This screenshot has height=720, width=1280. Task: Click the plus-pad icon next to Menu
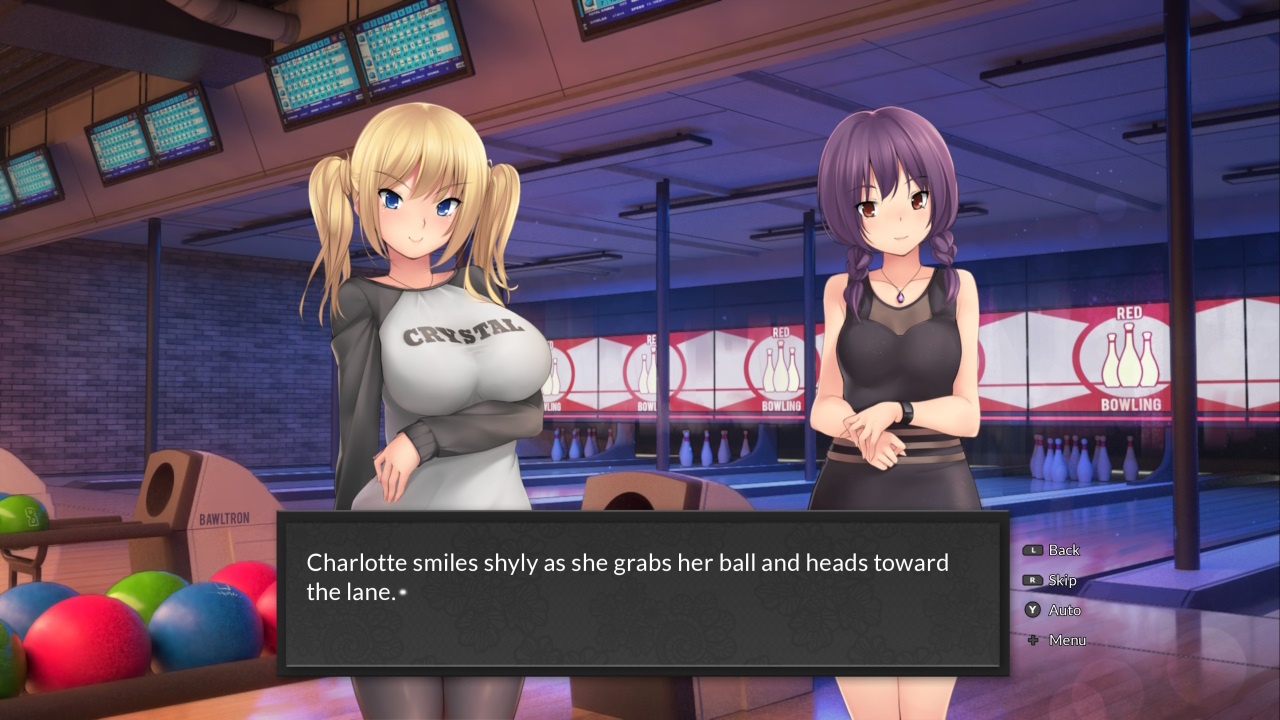coord(1032,640)
